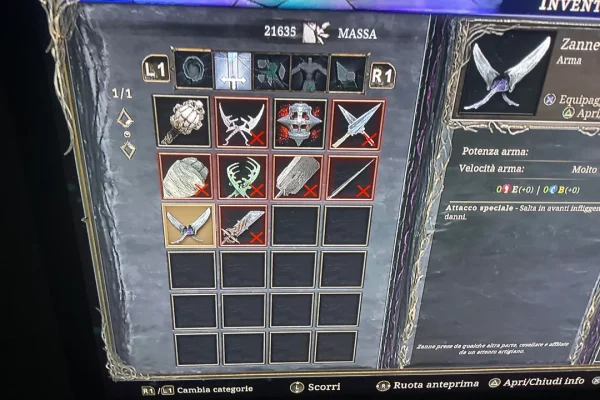Select the twin curved blades slot
This screenshot has height=400, width=600.
point(242,122)
